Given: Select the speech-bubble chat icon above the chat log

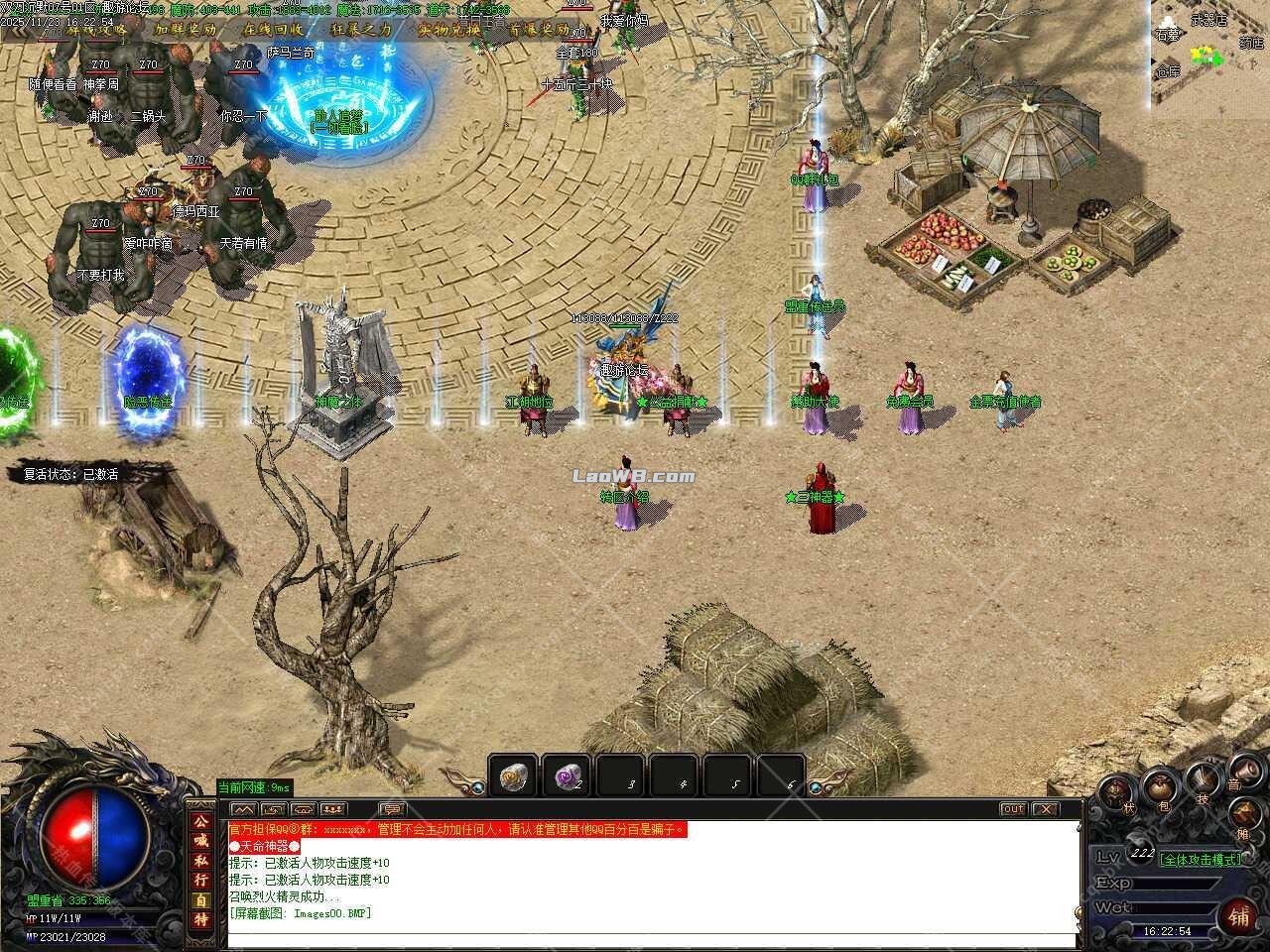Looking at the screenshot, I should pos(393,809).
